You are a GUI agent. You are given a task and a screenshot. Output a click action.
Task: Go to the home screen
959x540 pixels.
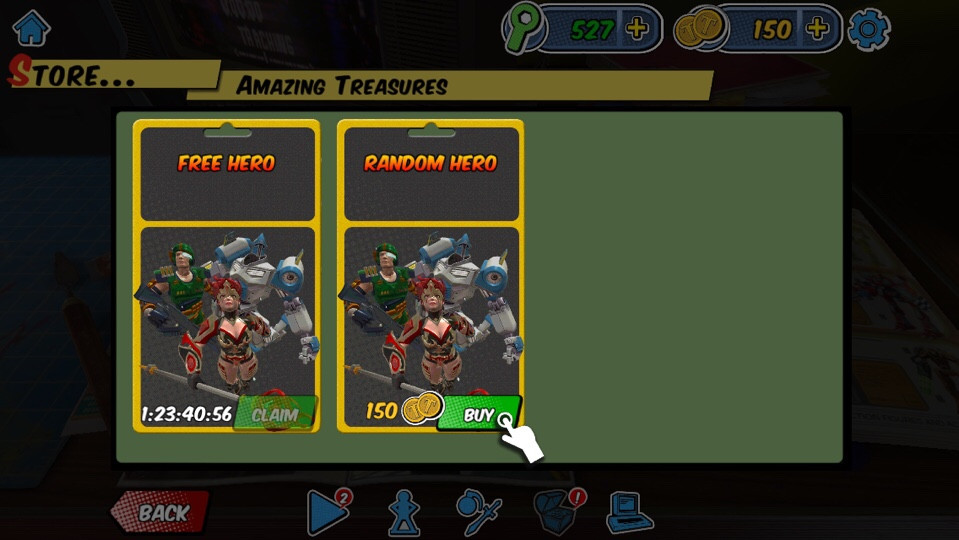pyautogui.click(x=31, y=28)
